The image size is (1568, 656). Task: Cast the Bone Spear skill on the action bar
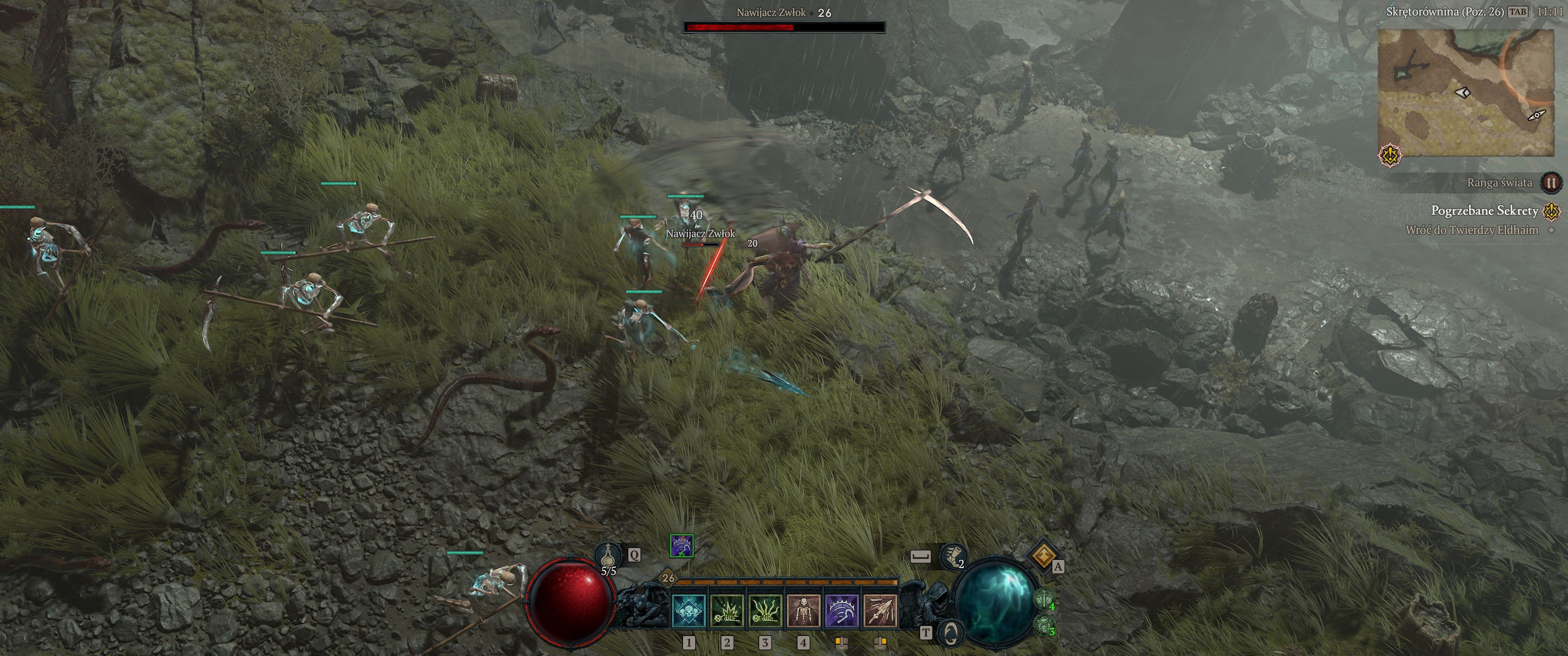point(879,610)
